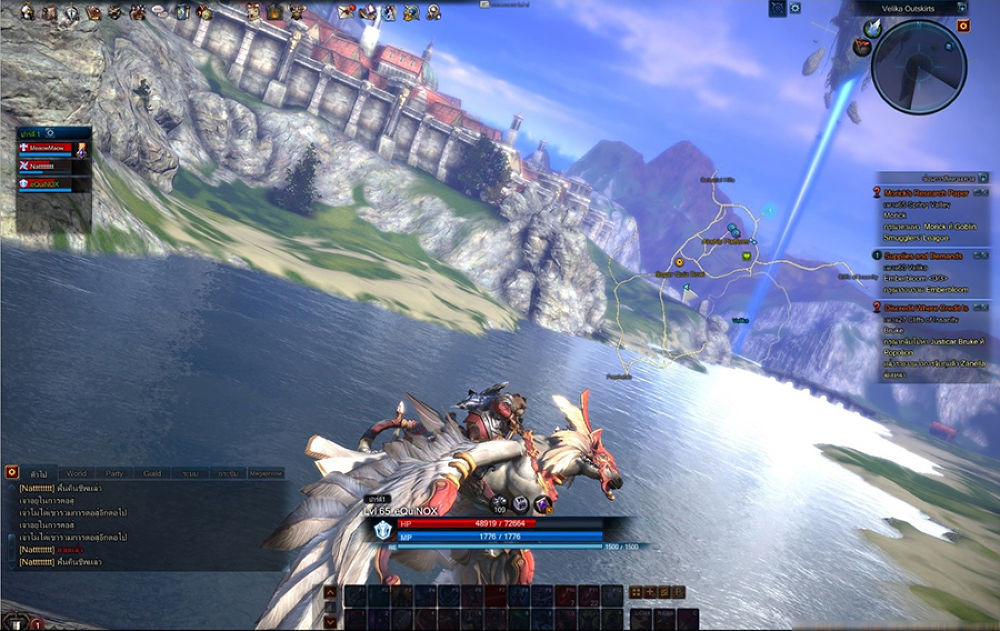Viewport: 1000px width, 631px height.
Task: Open the speech bubble icon in the top bar
Action: coord(159,12)
